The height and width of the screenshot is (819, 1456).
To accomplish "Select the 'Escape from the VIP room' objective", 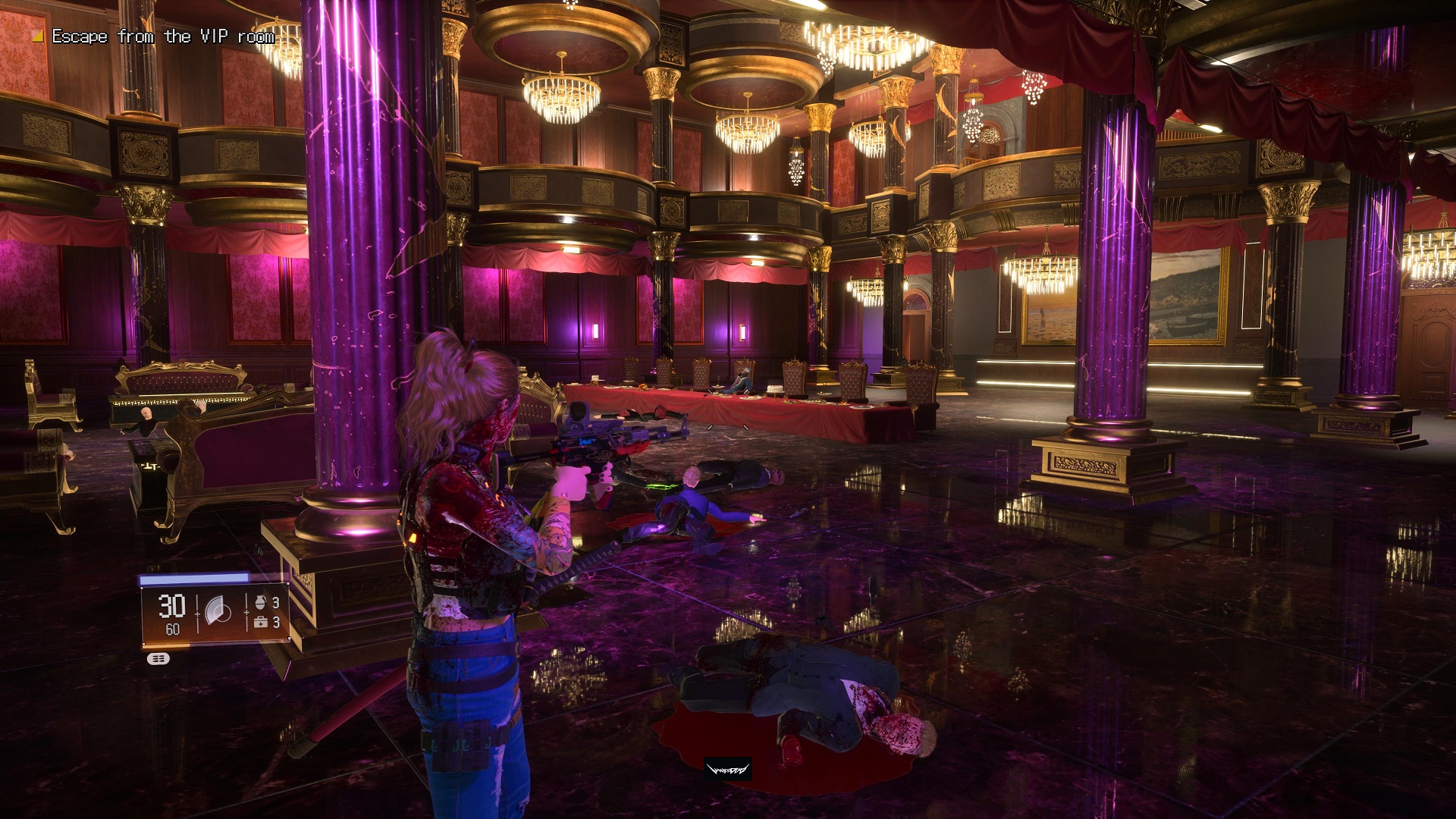I will pos(162,36).
